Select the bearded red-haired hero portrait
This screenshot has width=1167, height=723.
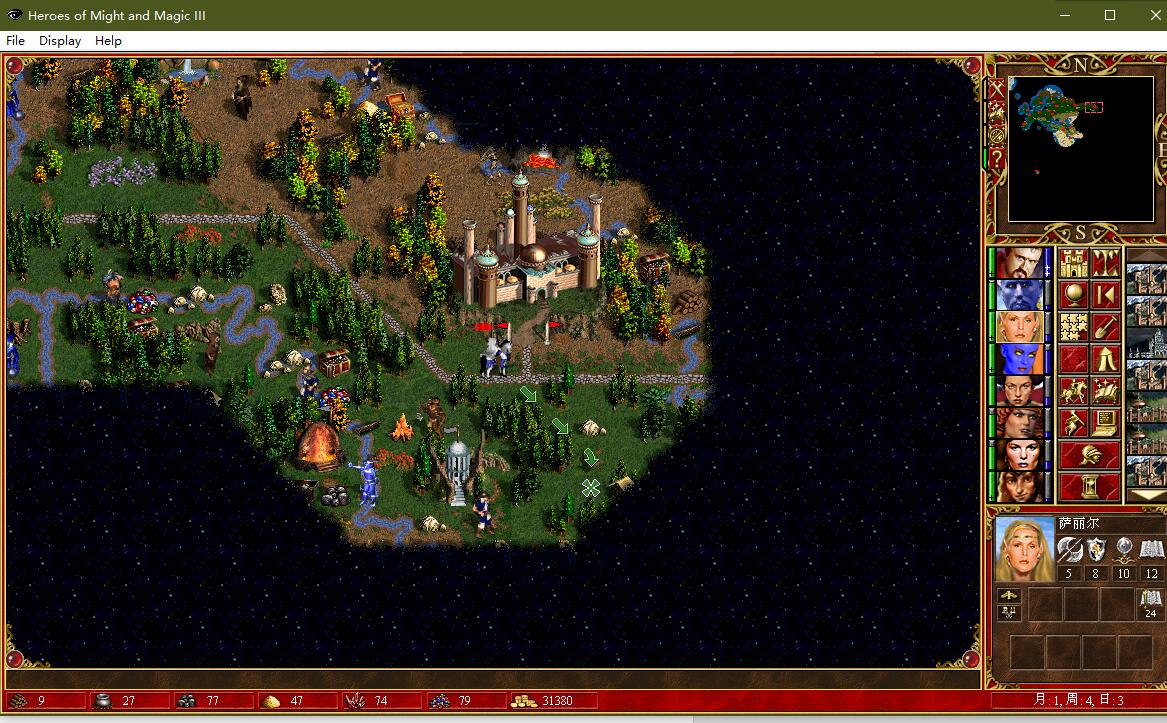point(1020,264)
